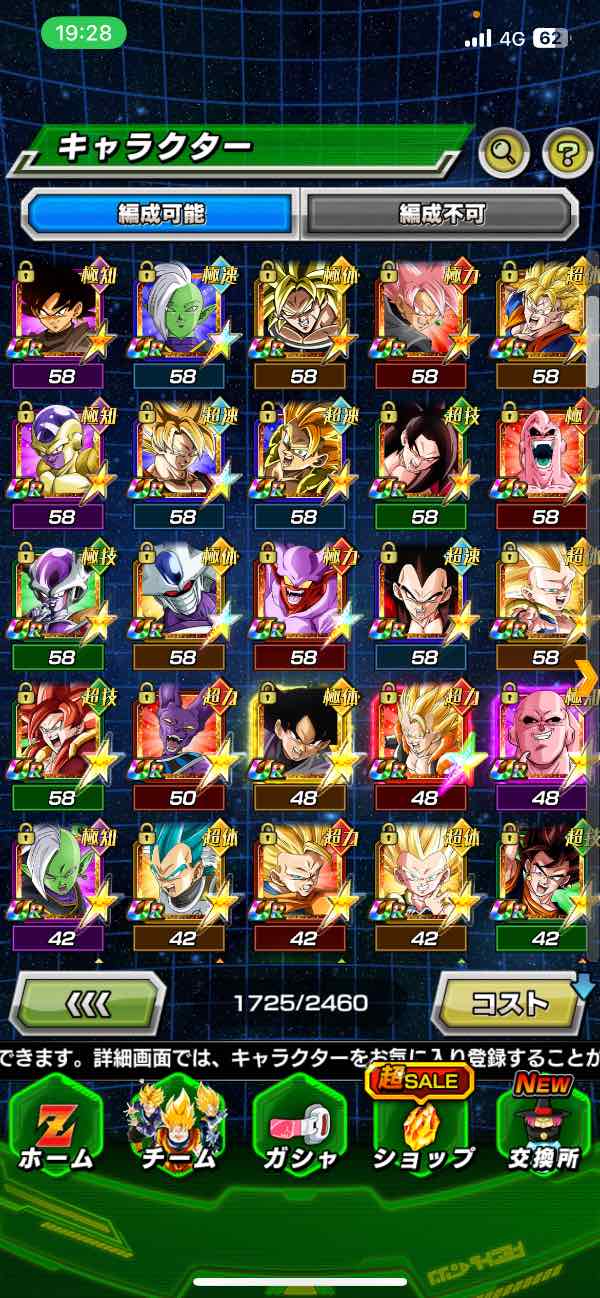The width and height of the screenshot is (600, 1298).
Task: Switch to the 編成可能 tab
Action: (x=161, y=213)
